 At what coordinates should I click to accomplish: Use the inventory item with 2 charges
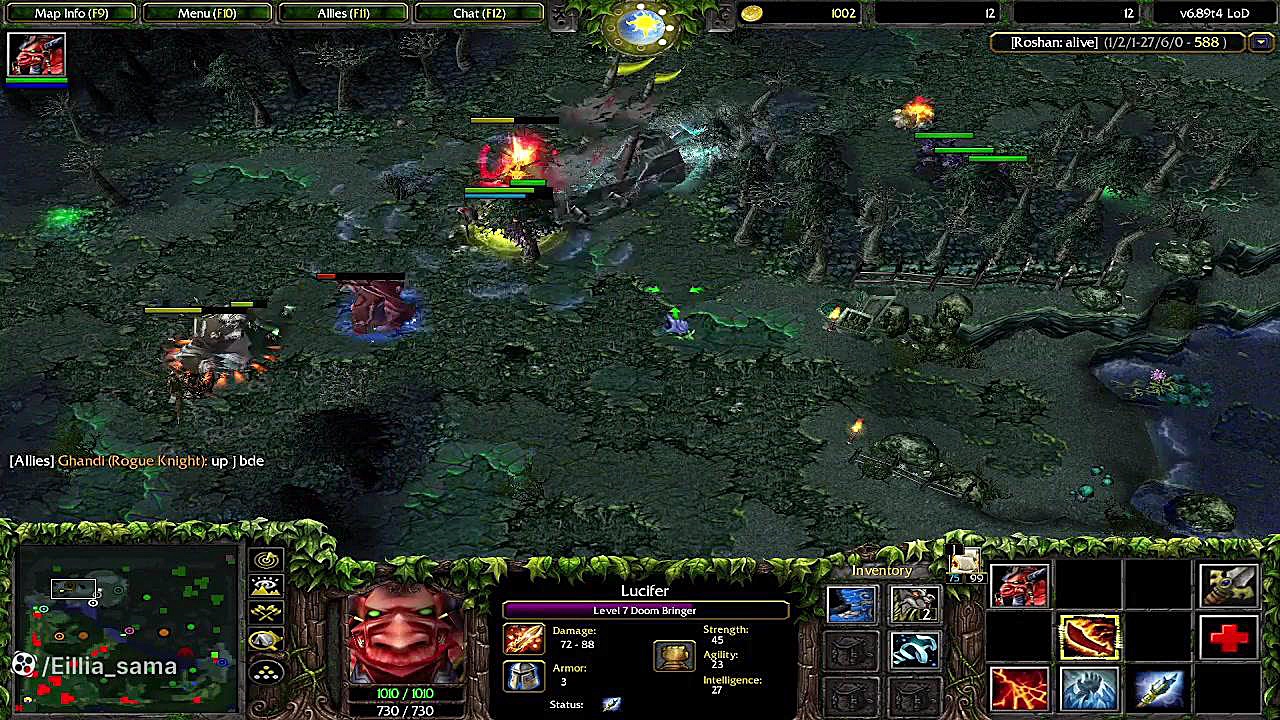click(914, 604)
